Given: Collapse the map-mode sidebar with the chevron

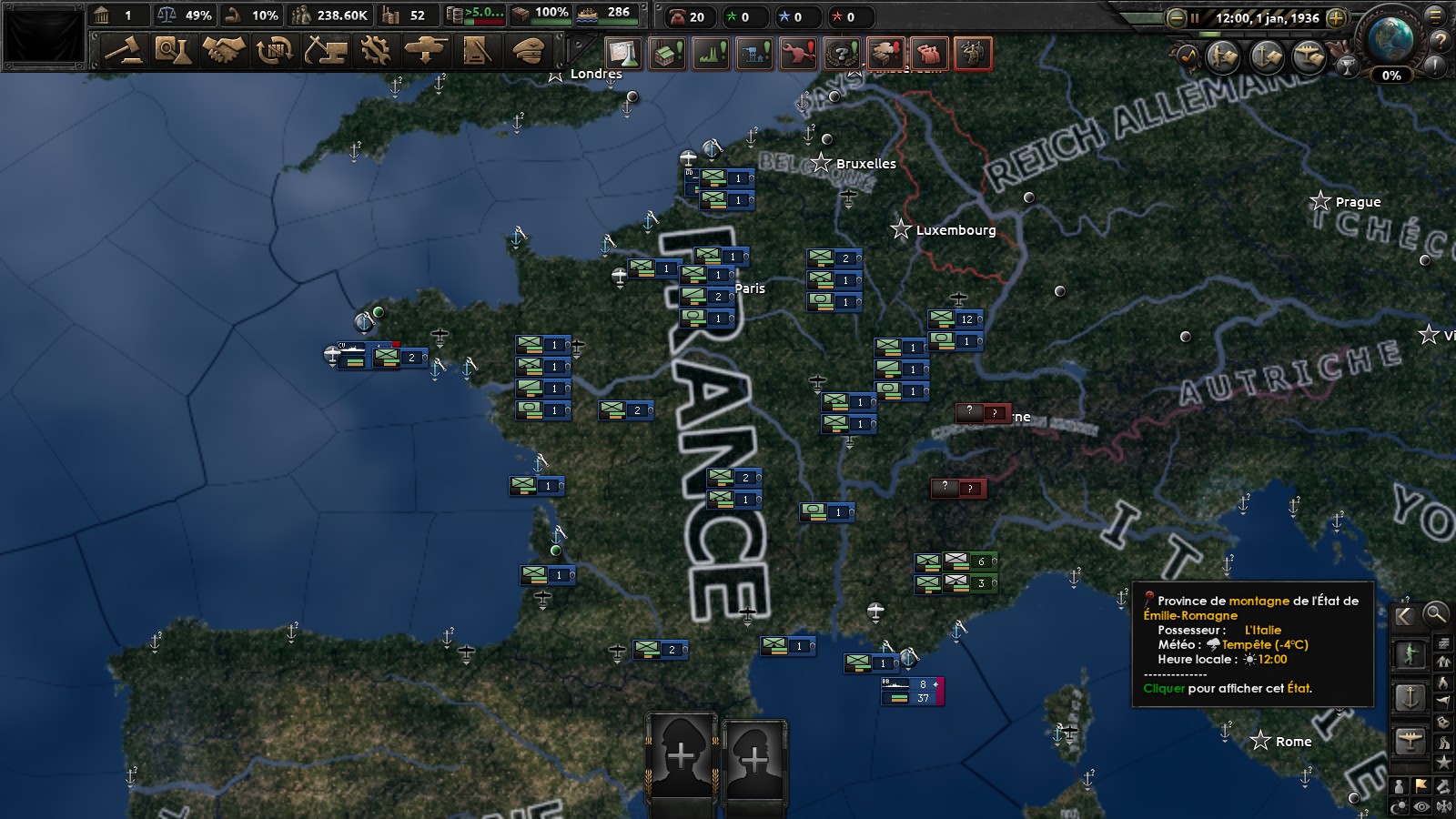Looking at the screenshot, I should coord(1403,615).
